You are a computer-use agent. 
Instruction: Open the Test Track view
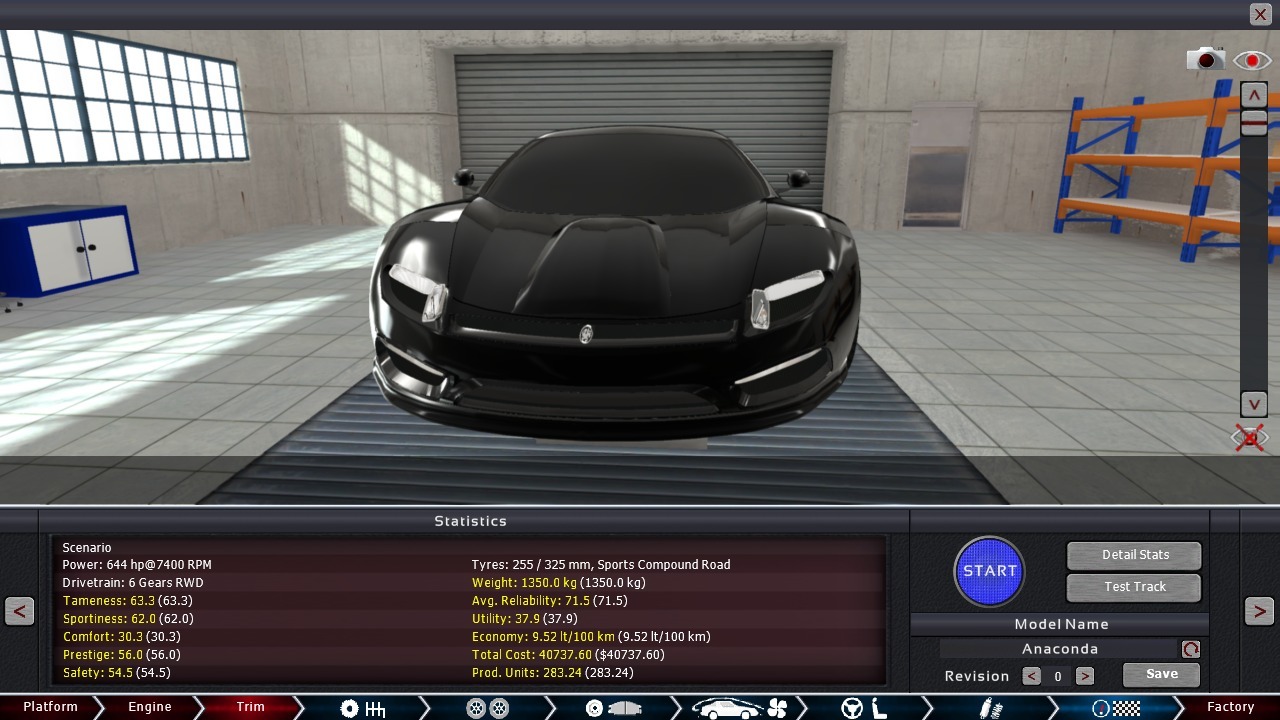click(1134, 587)
